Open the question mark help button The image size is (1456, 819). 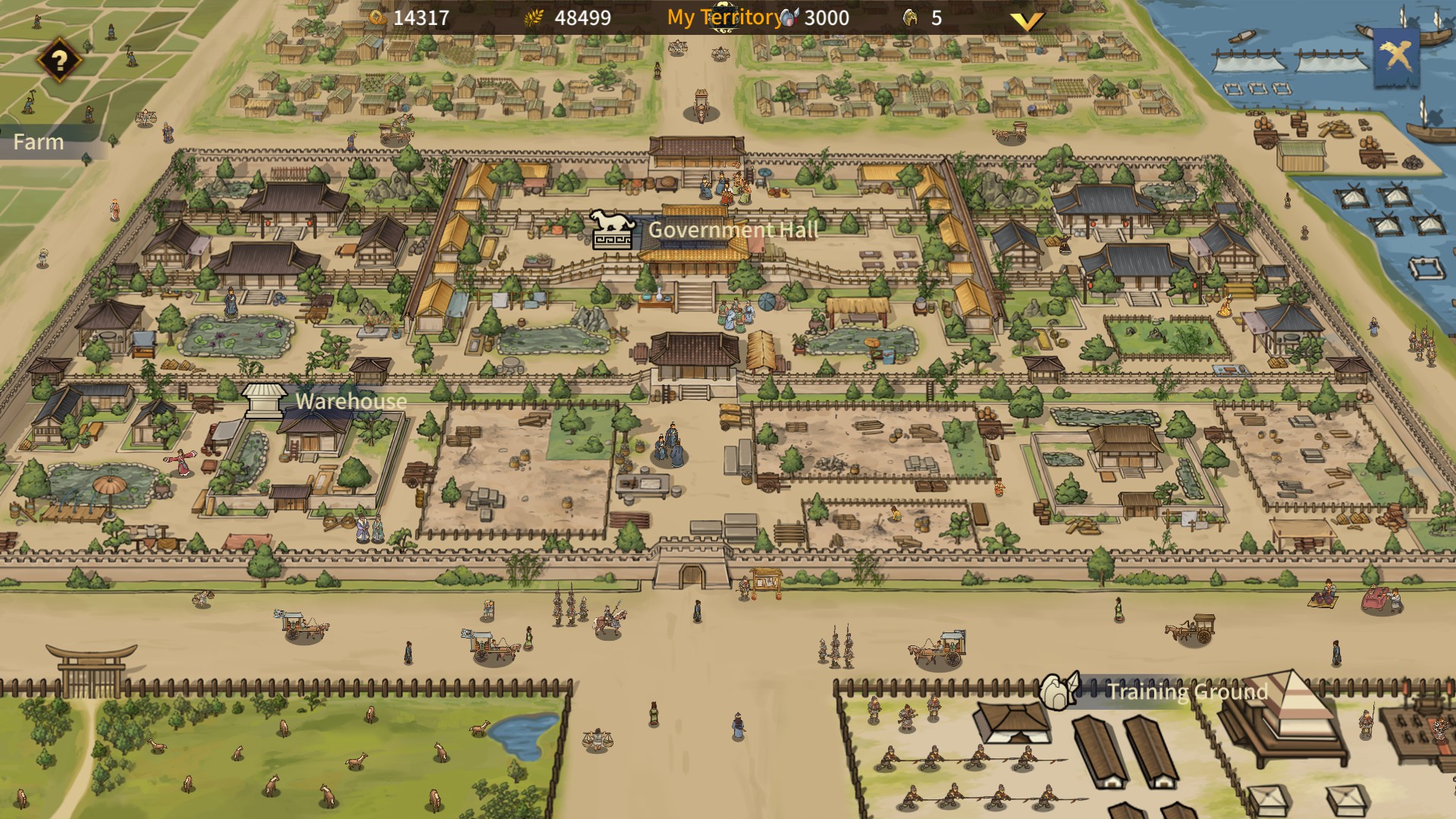click(59, 61)
